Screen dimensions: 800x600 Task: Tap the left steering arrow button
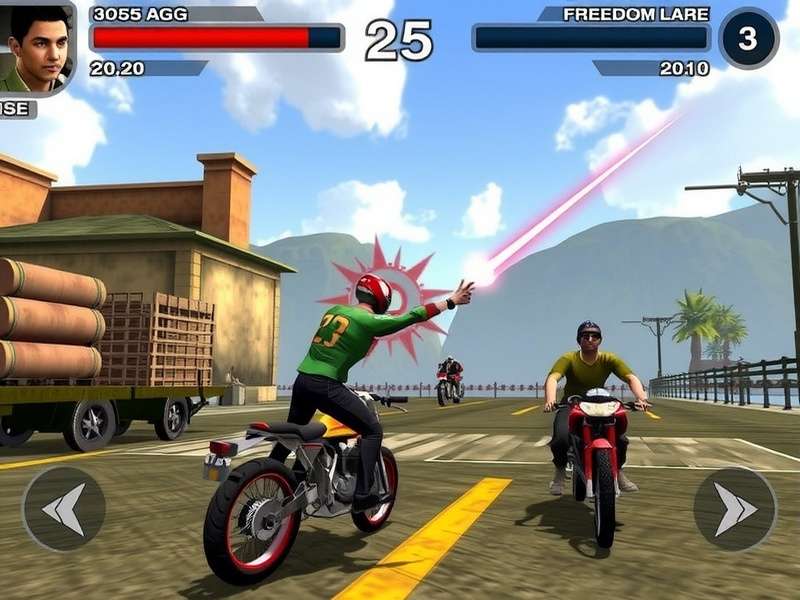[x=64, y=509]
